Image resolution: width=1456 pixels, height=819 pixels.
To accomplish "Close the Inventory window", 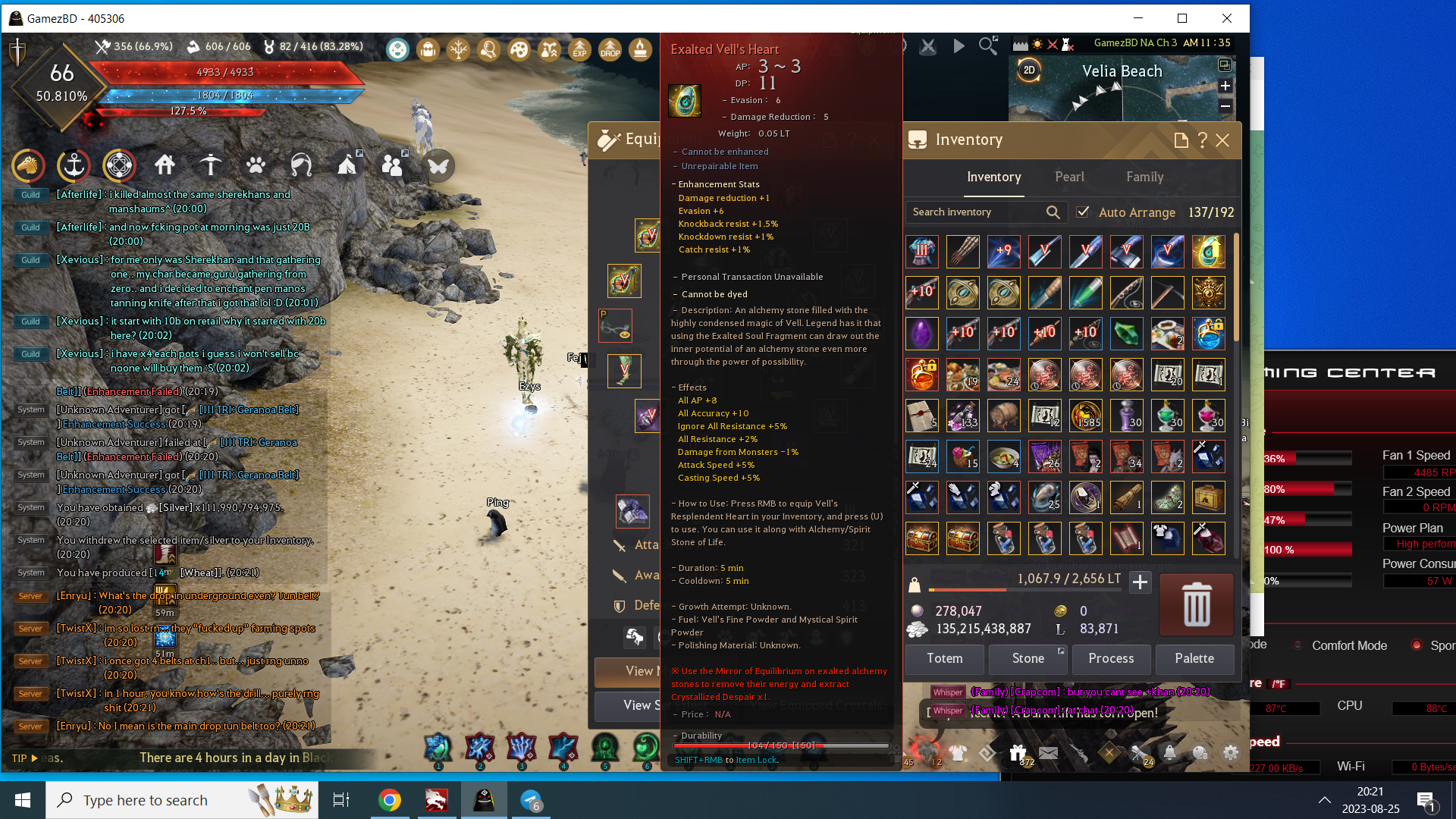I will (1222, 140).
